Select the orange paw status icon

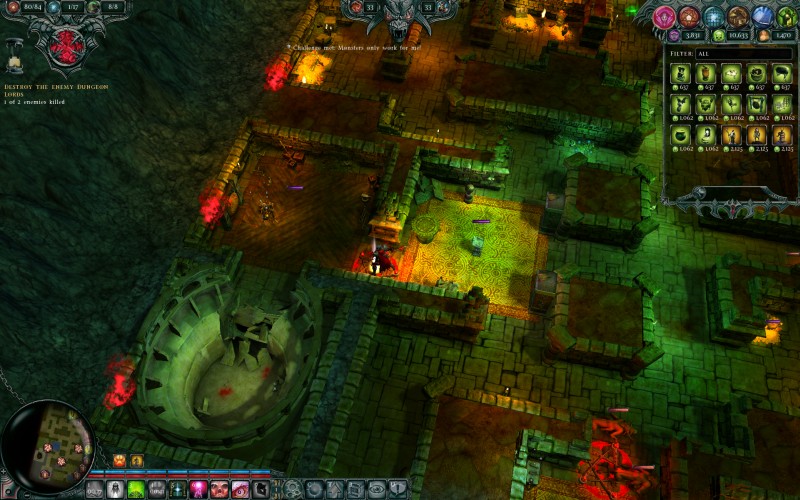120,460
